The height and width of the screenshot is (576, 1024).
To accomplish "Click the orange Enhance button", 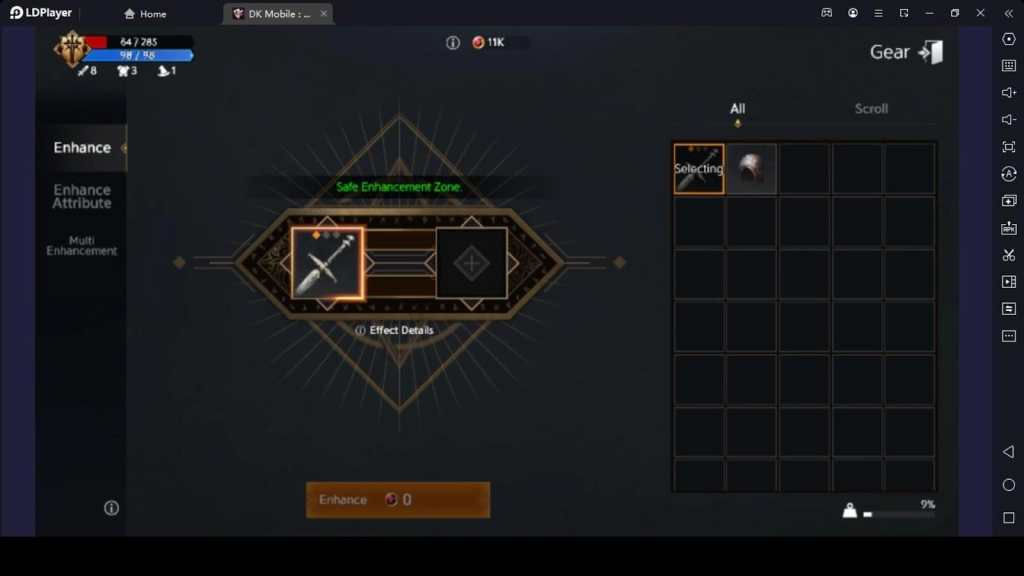I will 398,500.
